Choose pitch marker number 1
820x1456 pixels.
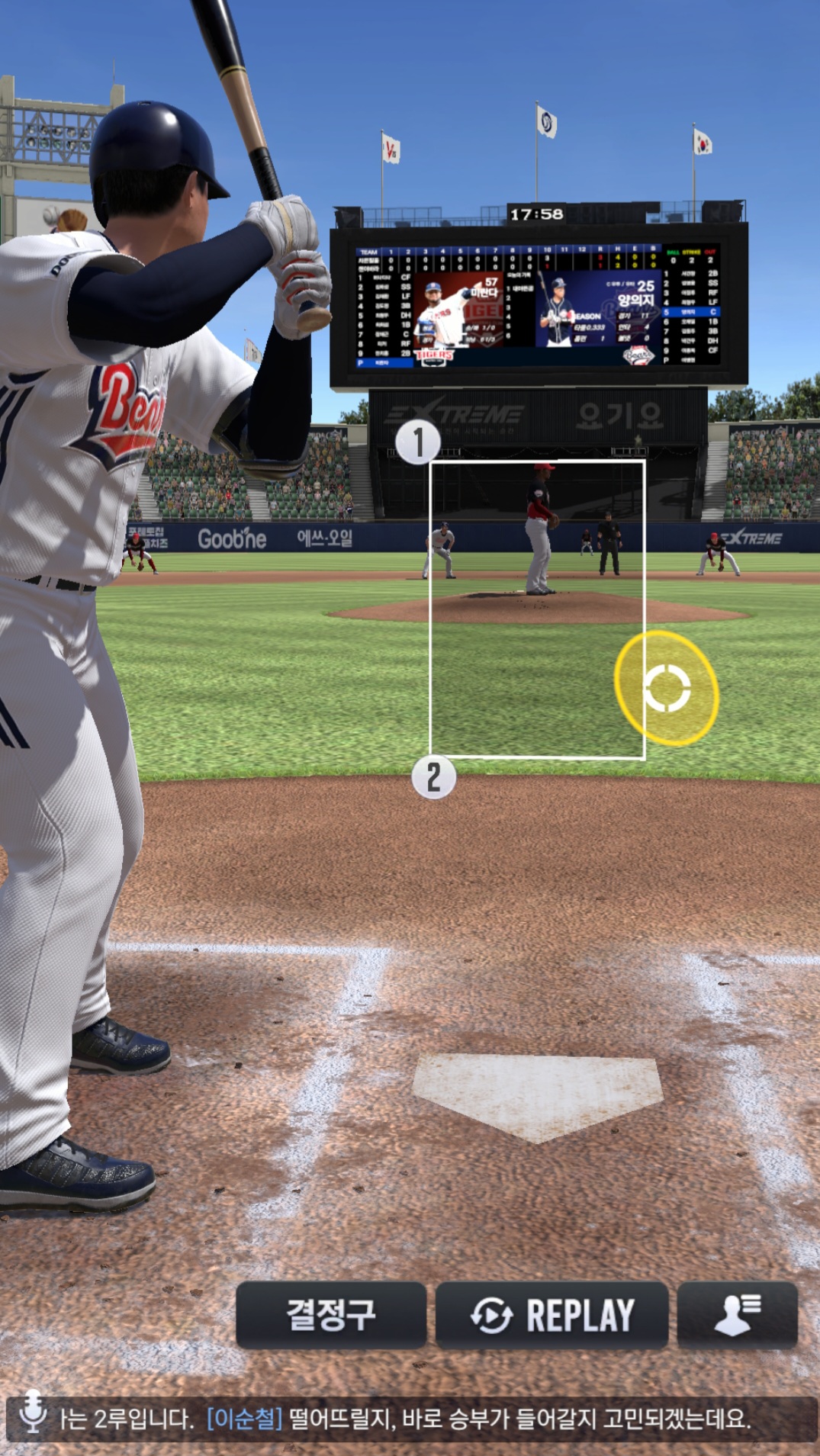(418, 442)
